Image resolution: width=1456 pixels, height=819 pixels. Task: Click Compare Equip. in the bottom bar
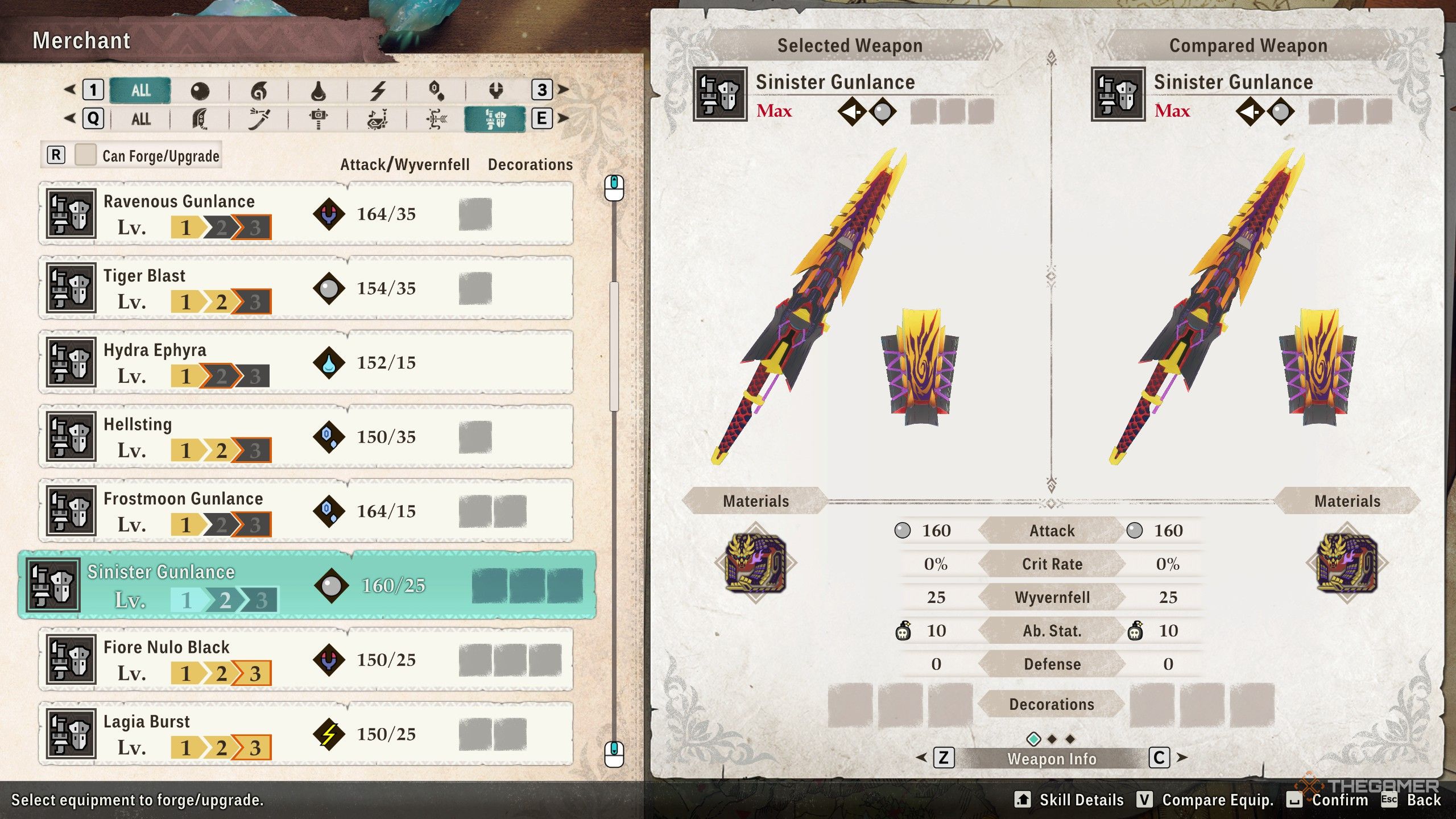[x=1217, y=800]
